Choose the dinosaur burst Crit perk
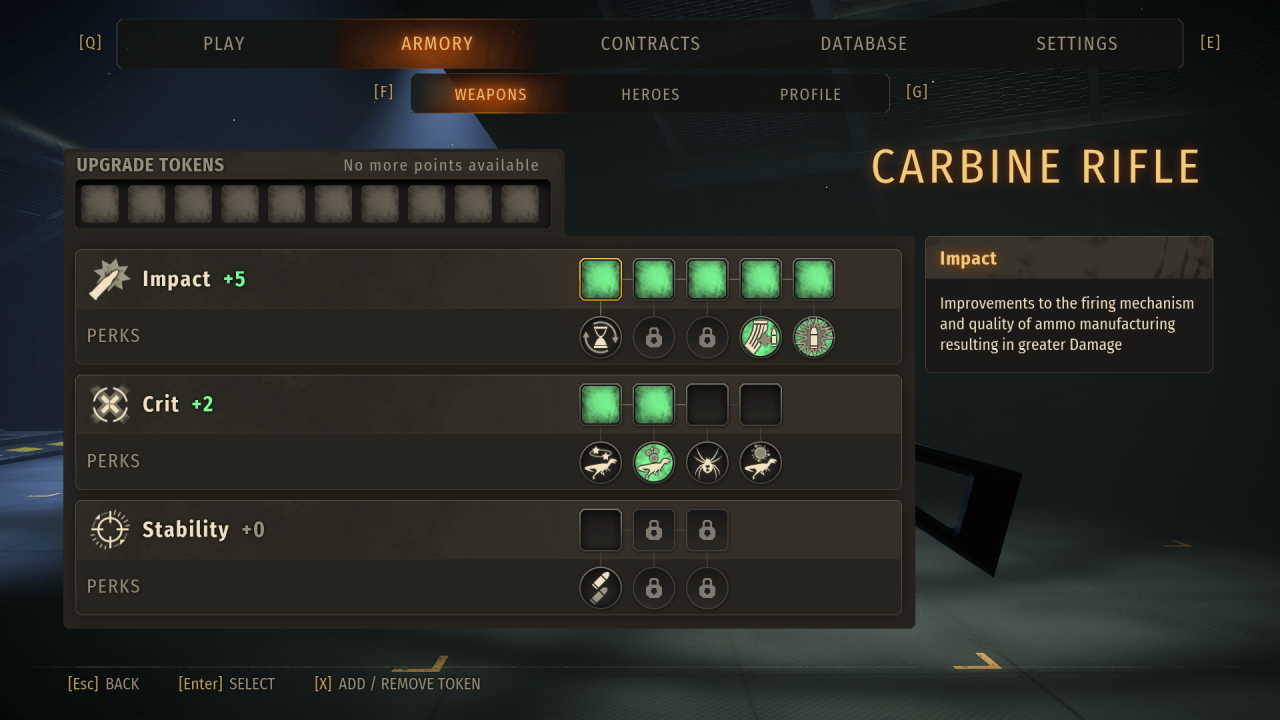Viewport: 1280px width, 720px height. point(760,462)
